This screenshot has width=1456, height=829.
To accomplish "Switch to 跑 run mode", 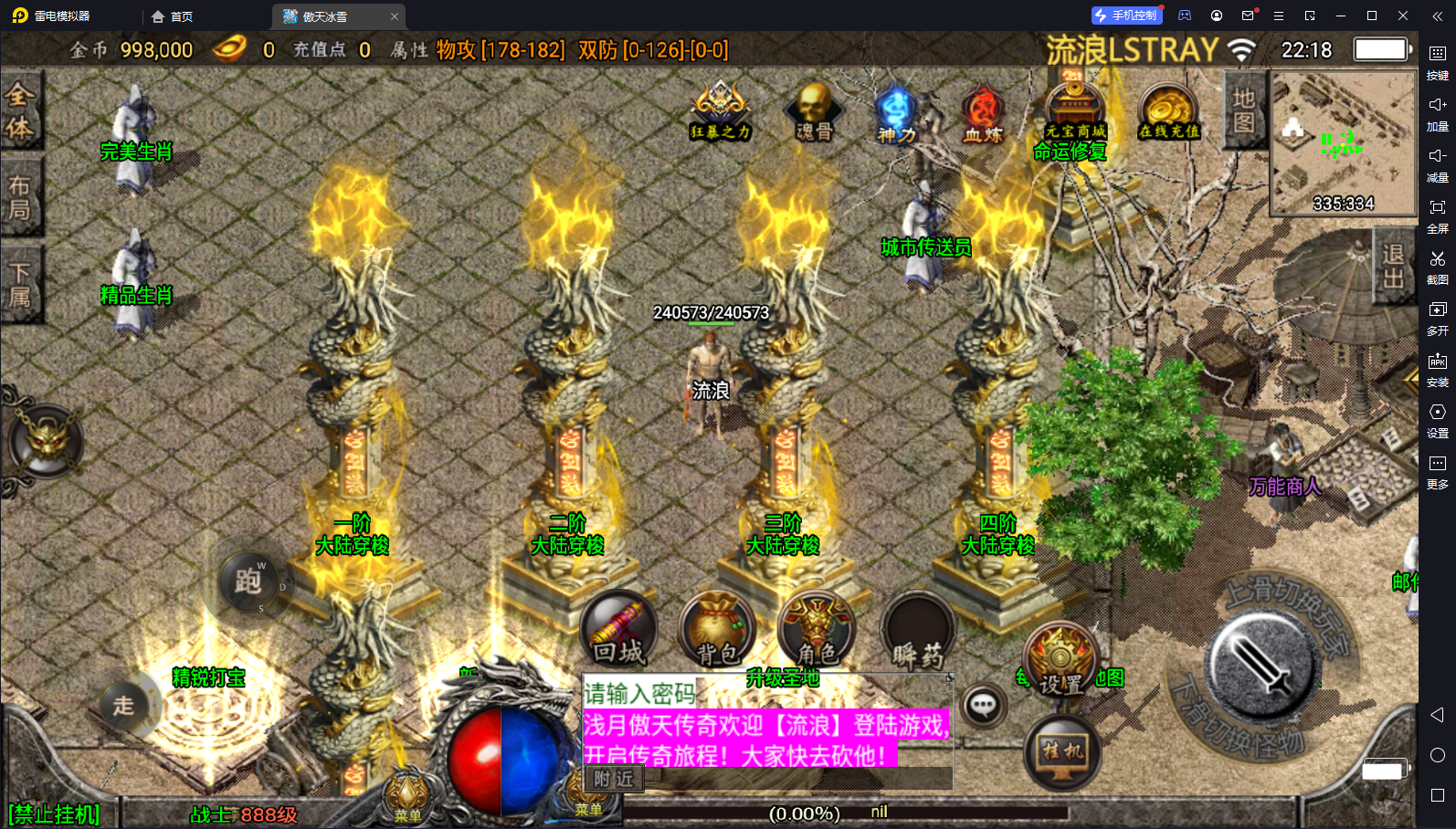I will [x=248, y=580].
